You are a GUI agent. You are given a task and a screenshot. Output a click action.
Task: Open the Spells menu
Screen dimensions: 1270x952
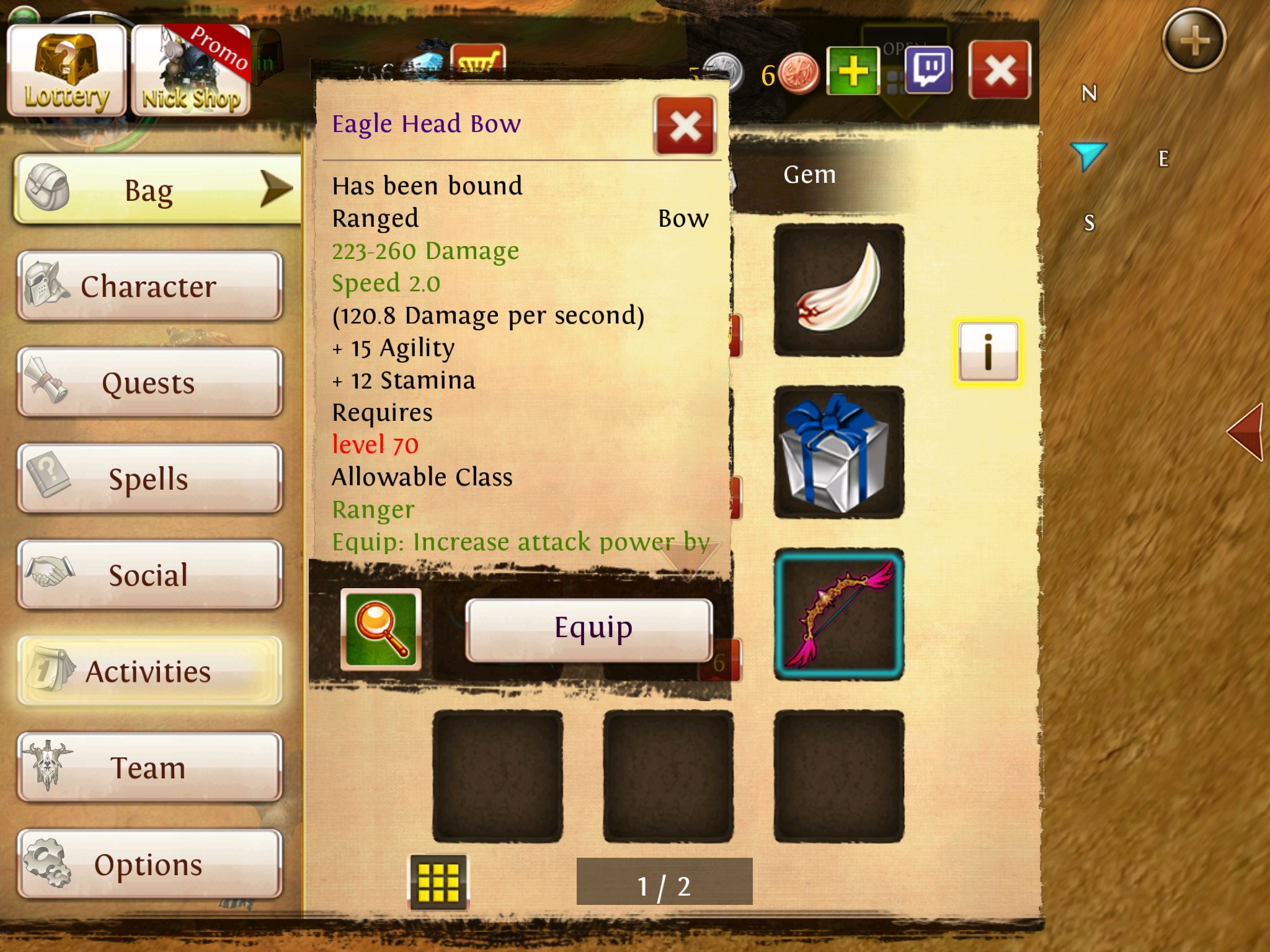149,478
